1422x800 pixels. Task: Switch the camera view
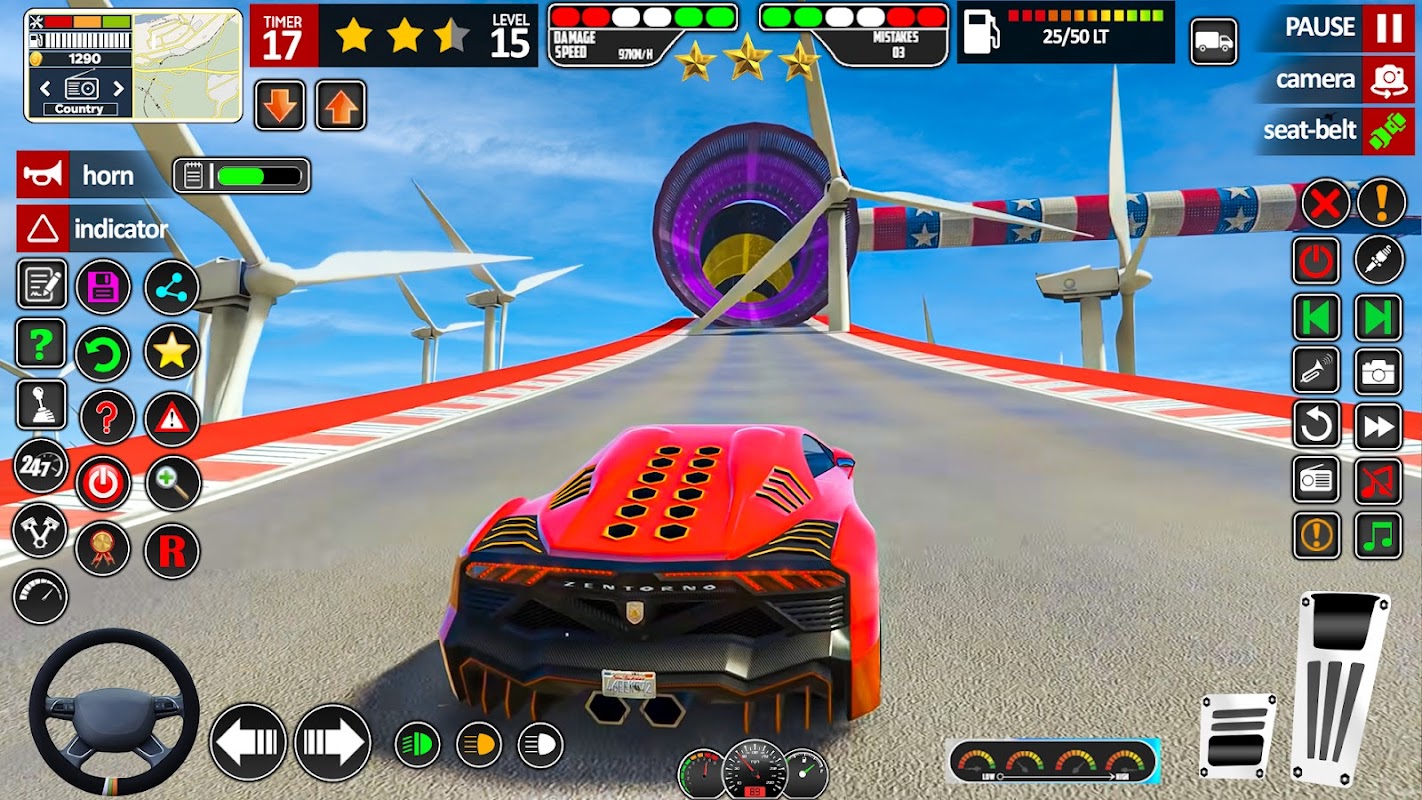pos(1388,79)
